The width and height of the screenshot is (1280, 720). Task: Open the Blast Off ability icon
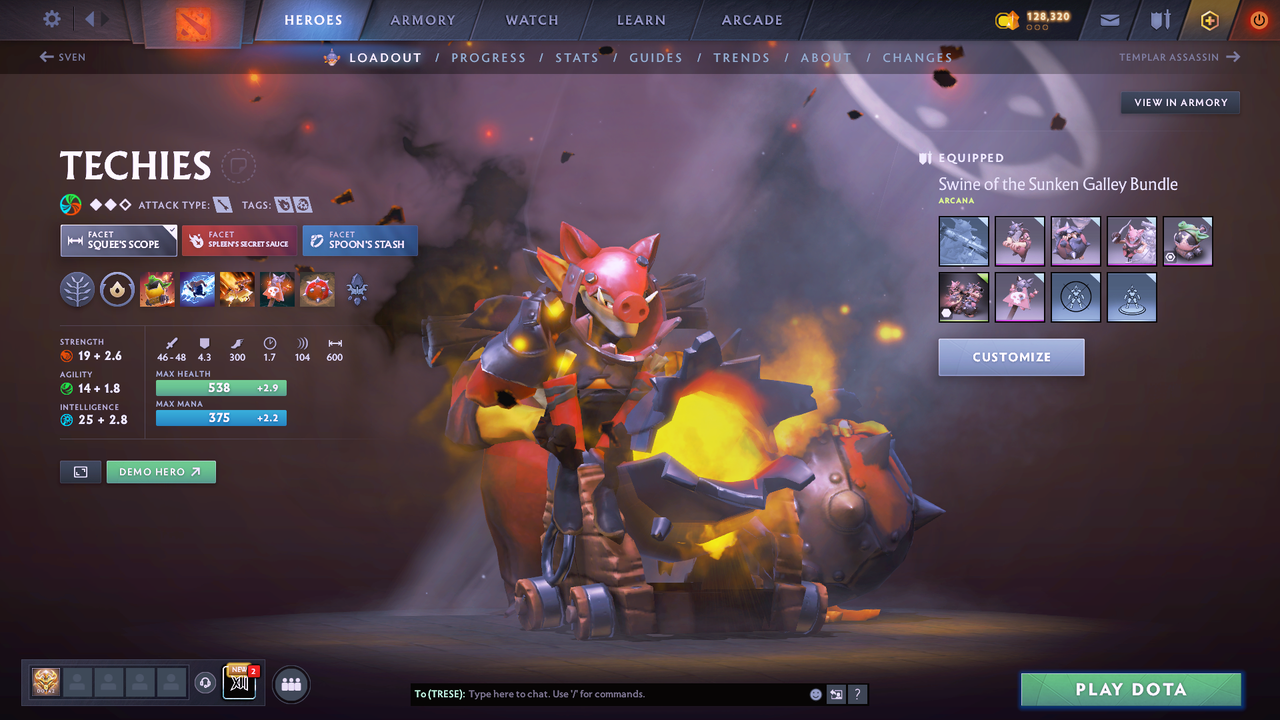(237, 289)
